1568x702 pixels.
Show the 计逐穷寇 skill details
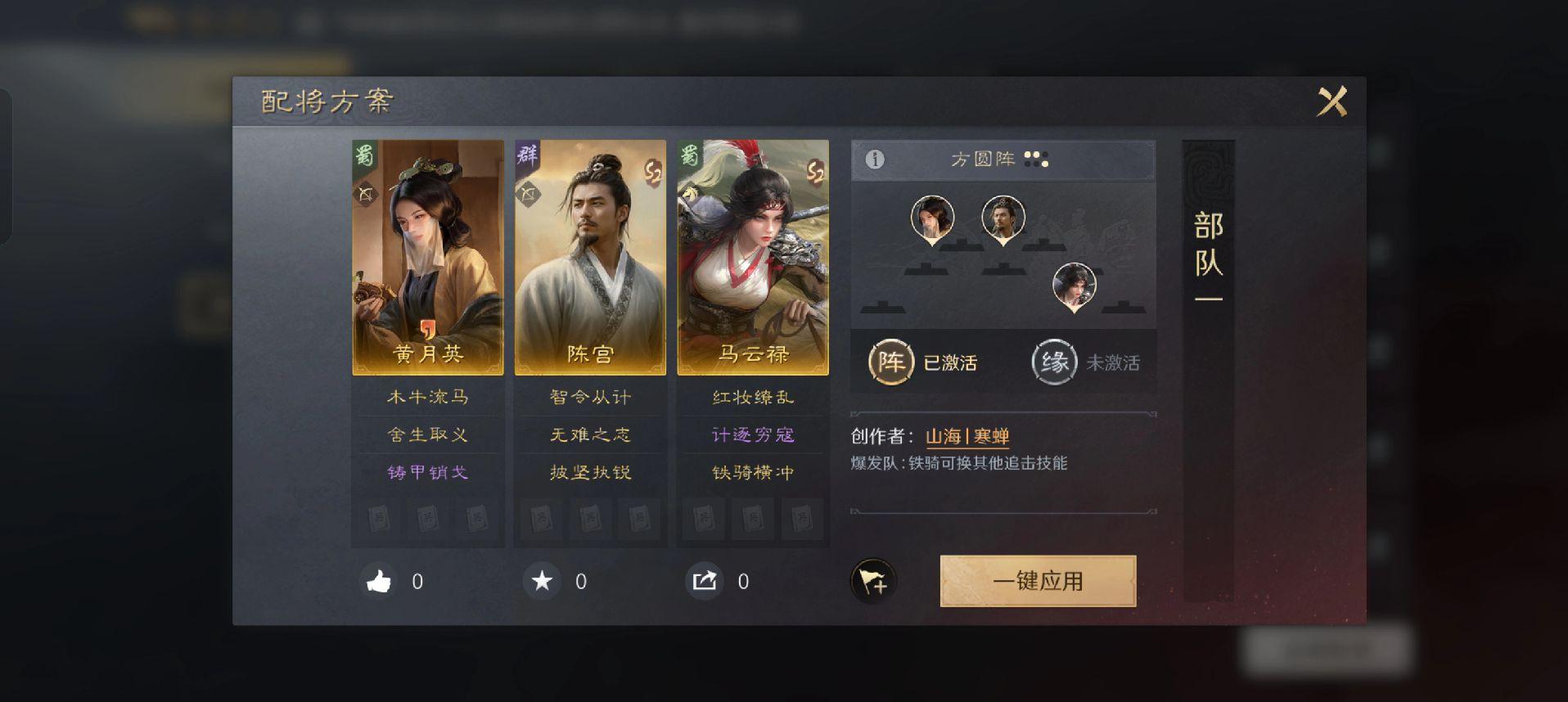click(752, 435)
